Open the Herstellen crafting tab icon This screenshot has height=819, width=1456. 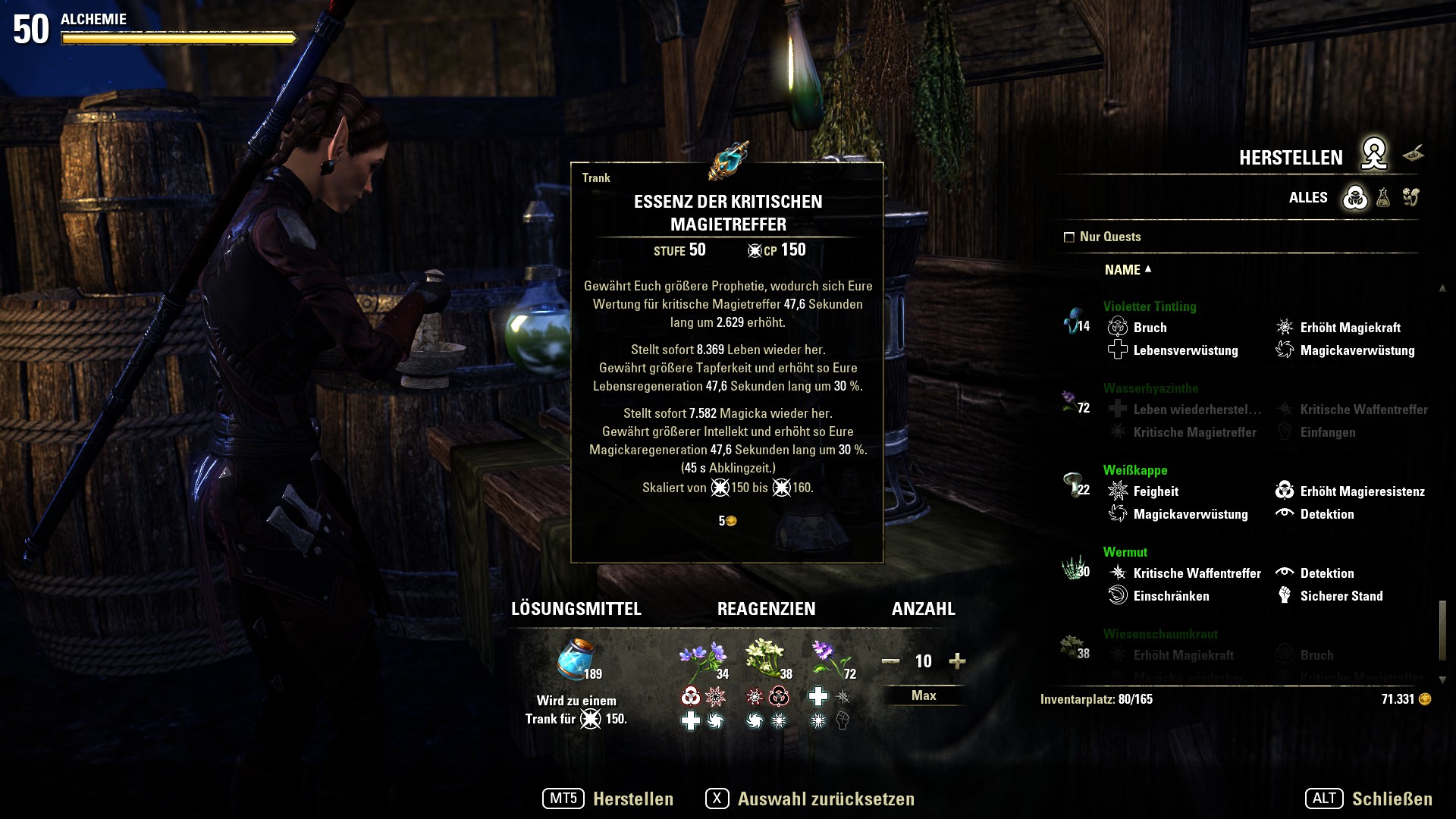click(1373, 155)
